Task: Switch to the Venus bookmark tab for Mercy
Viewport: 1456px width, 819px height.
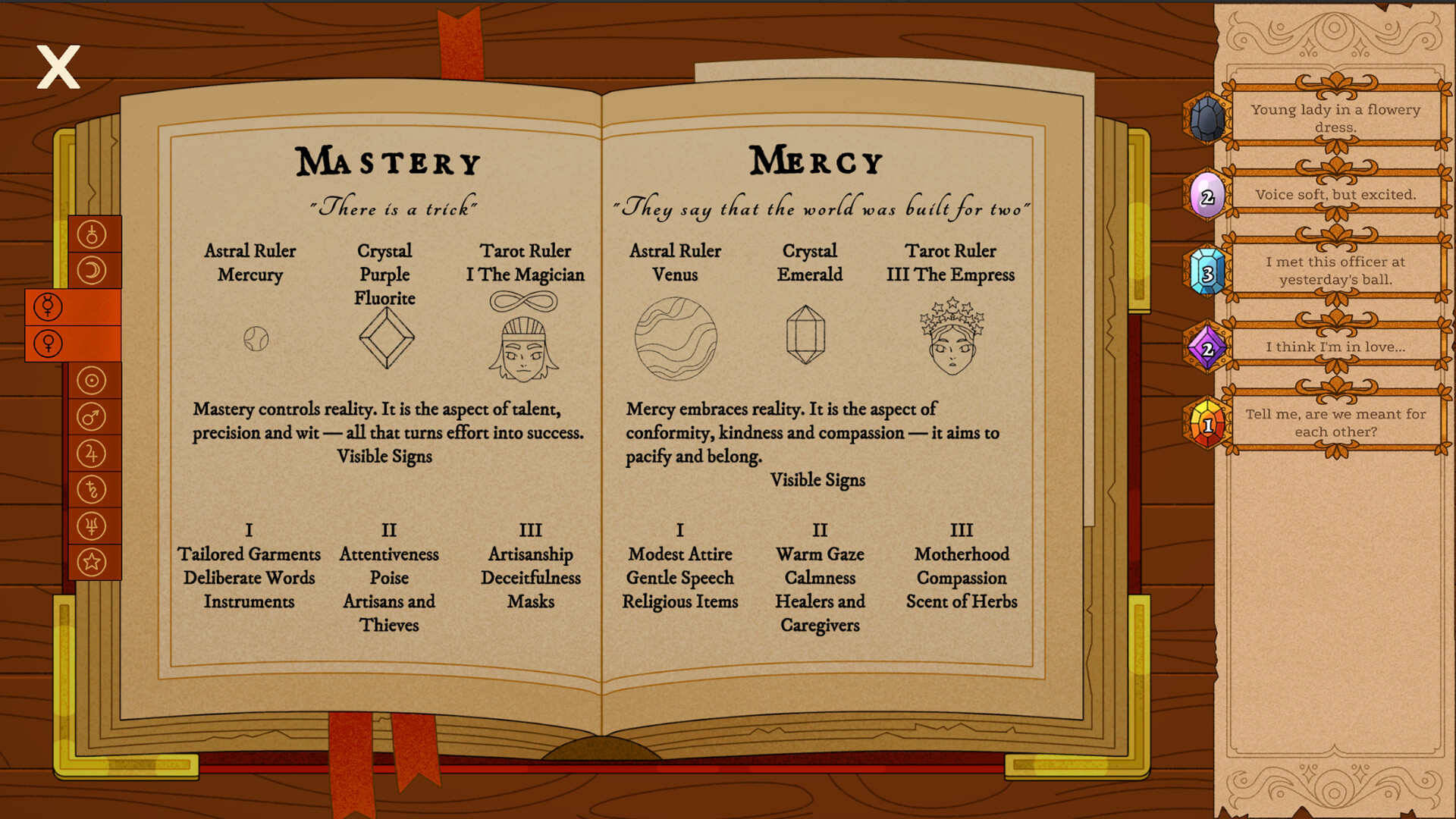Action: (47, 343)
